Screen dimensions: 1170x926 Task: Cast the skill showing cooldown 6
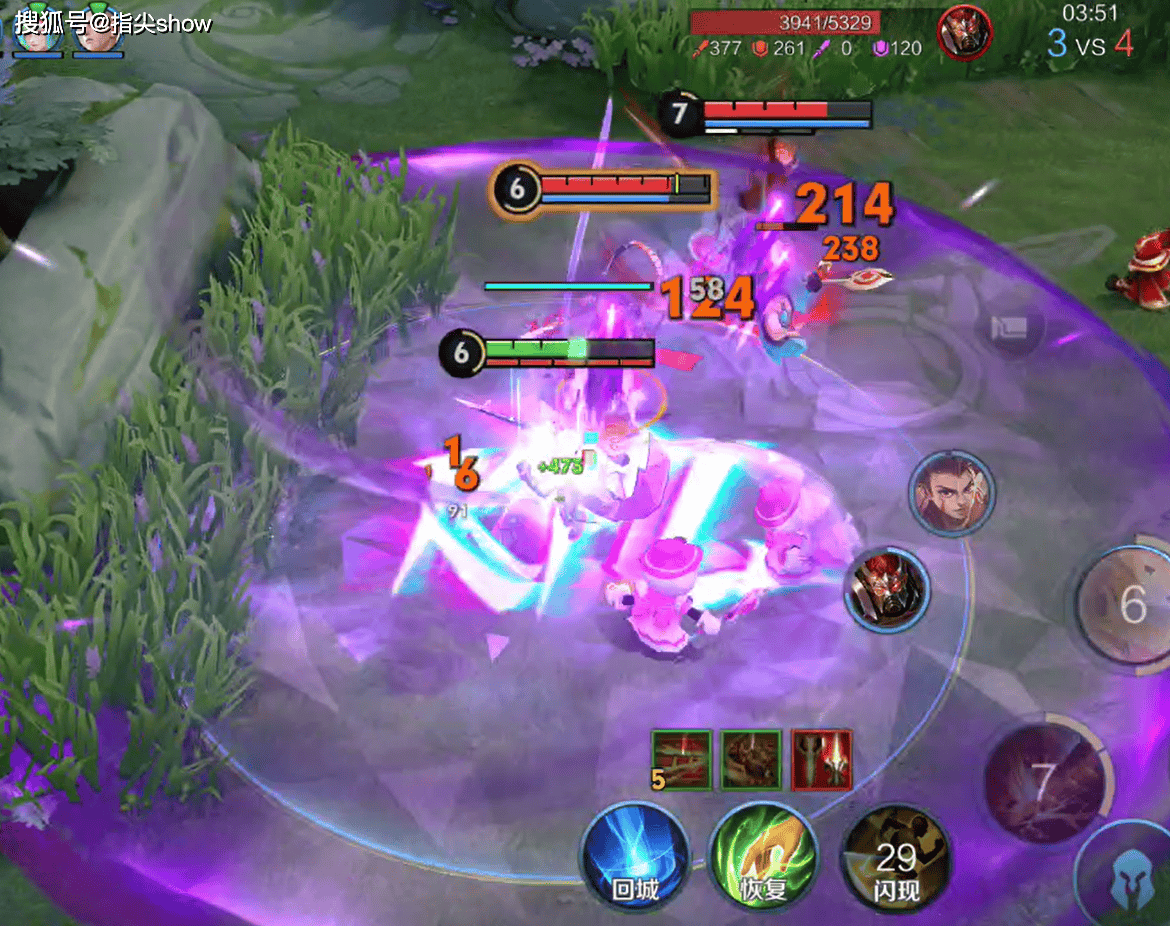point(1130,606)
